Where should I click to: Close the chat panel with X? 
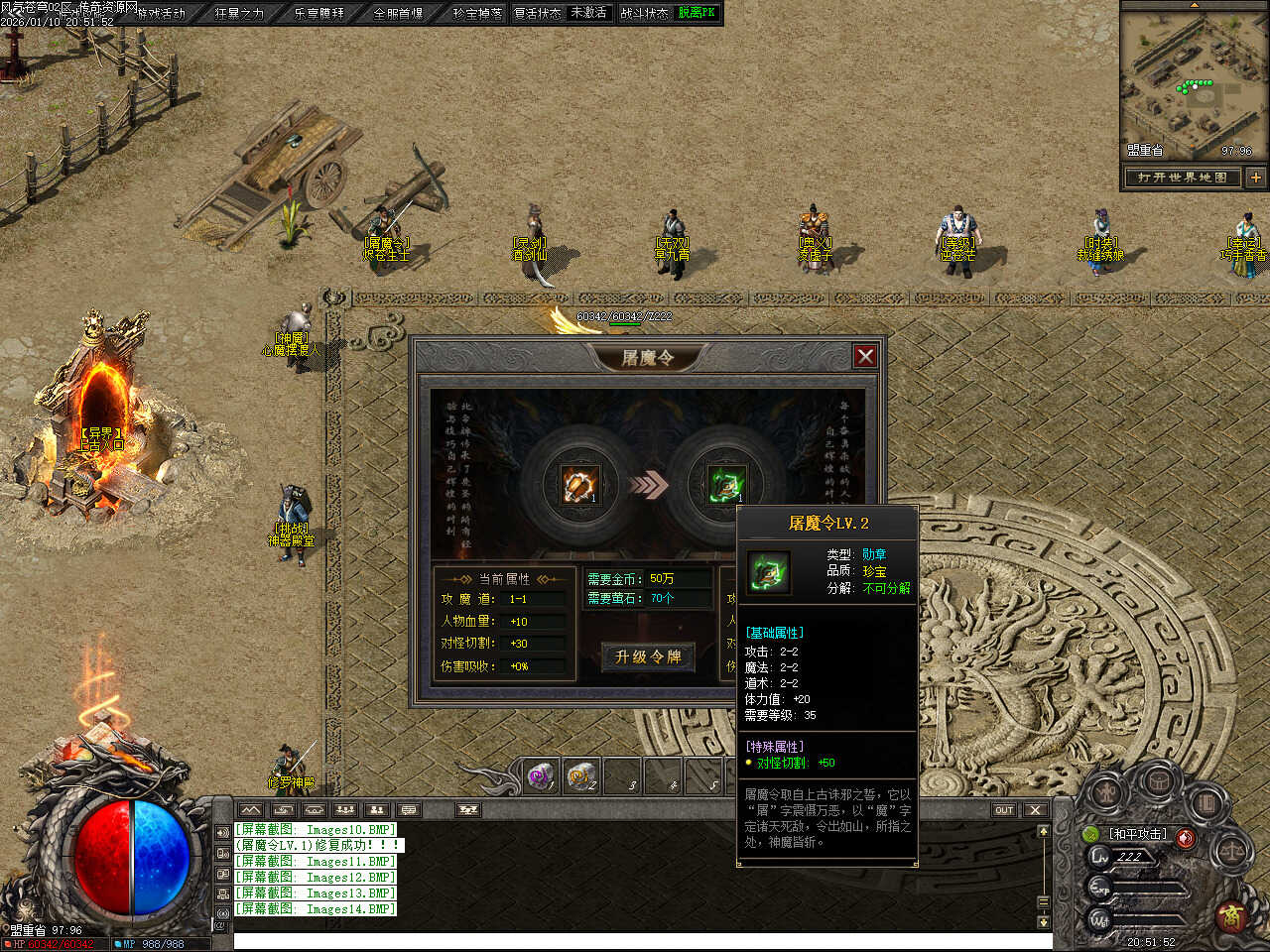[1035, 810]
